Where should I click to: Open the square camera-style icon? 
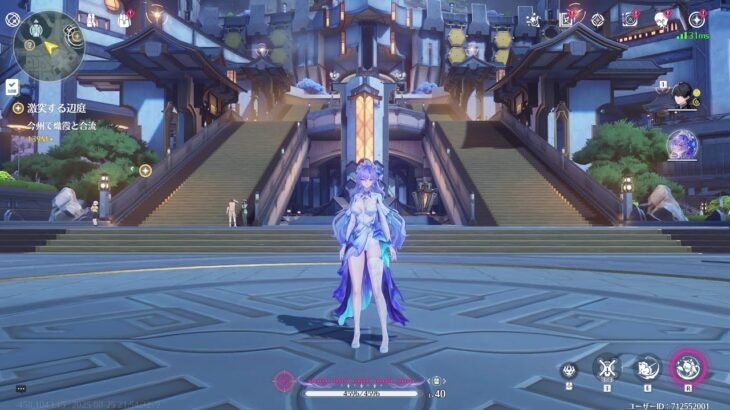coord(630,19)
